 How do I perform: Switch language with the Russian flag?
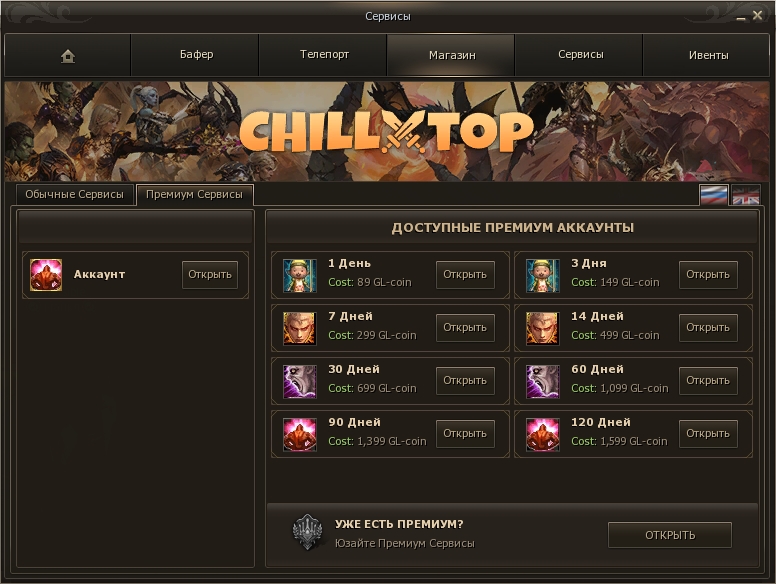pyautogui.click(x=713, y=195)
